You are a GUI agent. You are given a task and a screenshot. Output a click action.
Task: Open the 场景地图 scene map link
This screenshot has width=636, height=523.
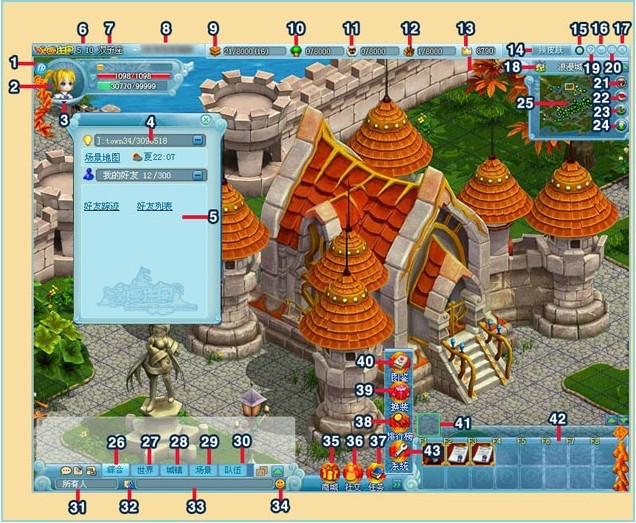[x=103, y=157]
